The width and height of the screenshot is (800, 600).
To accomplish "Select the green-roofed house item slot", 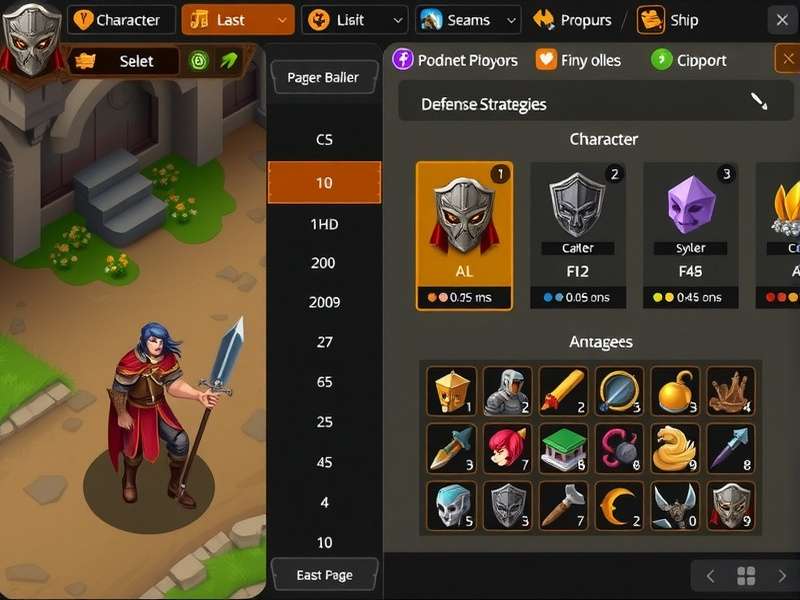I will point(563,448).
